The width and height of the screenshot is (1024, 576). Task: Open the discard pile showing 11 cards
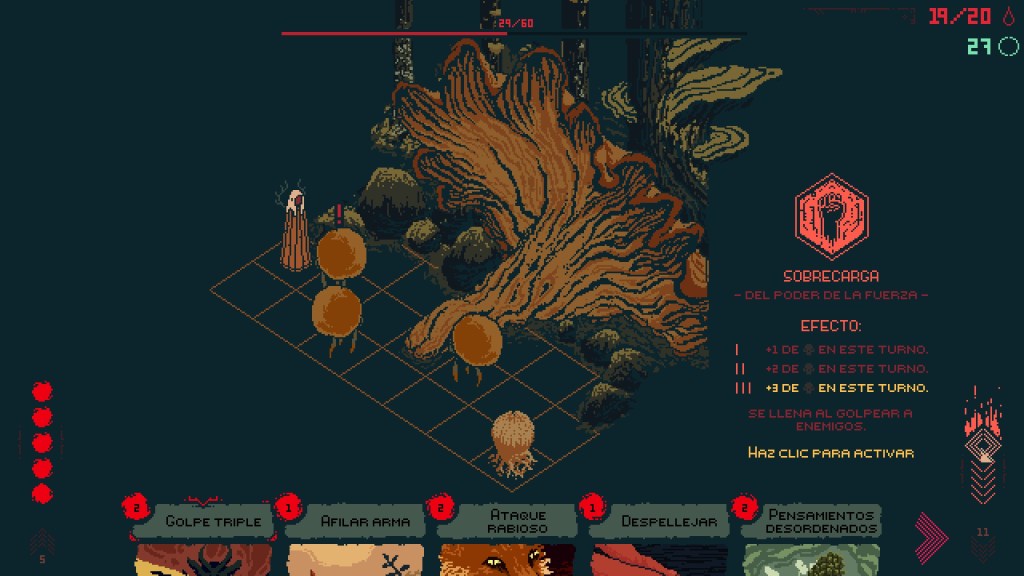coord(982,546)
